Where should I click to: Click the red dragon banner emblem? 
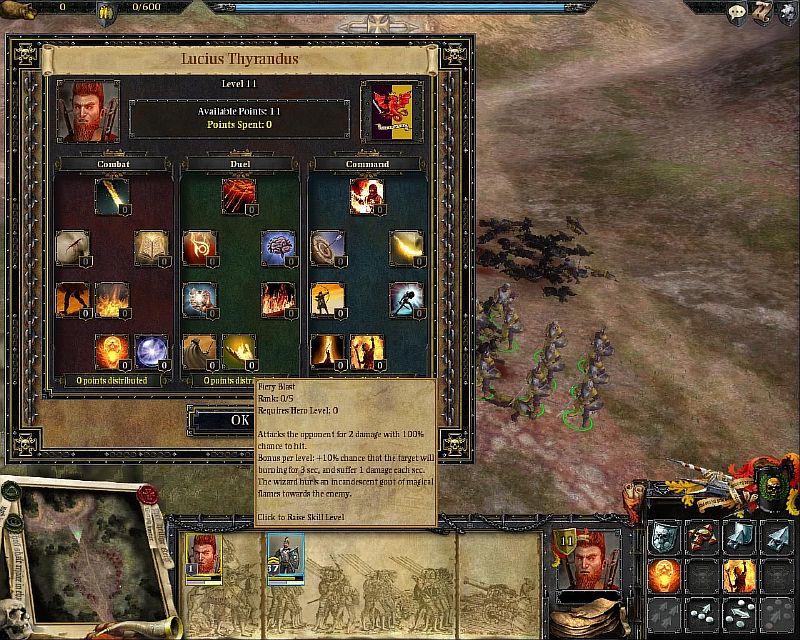coord(391,110)
